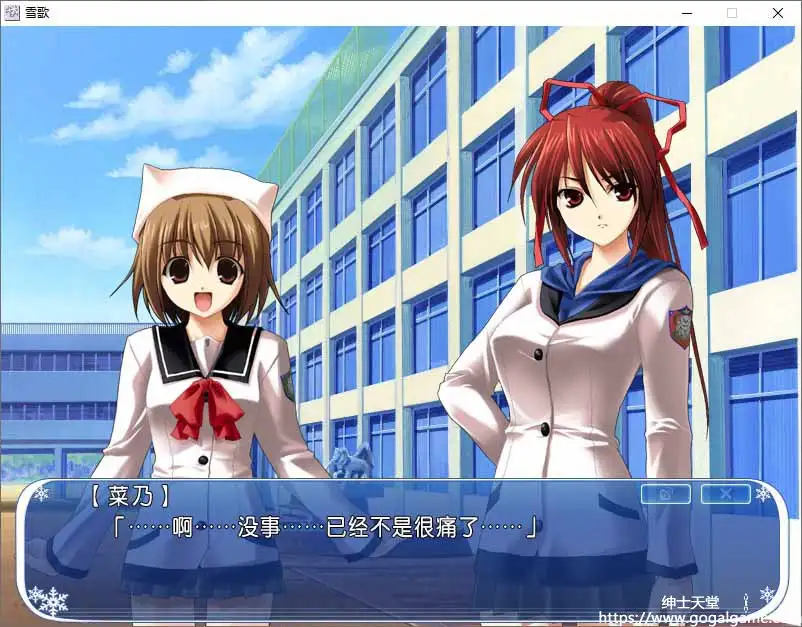Screen dimensions: 802x627
Task: Close the game window
Action: tap(778, 13)
